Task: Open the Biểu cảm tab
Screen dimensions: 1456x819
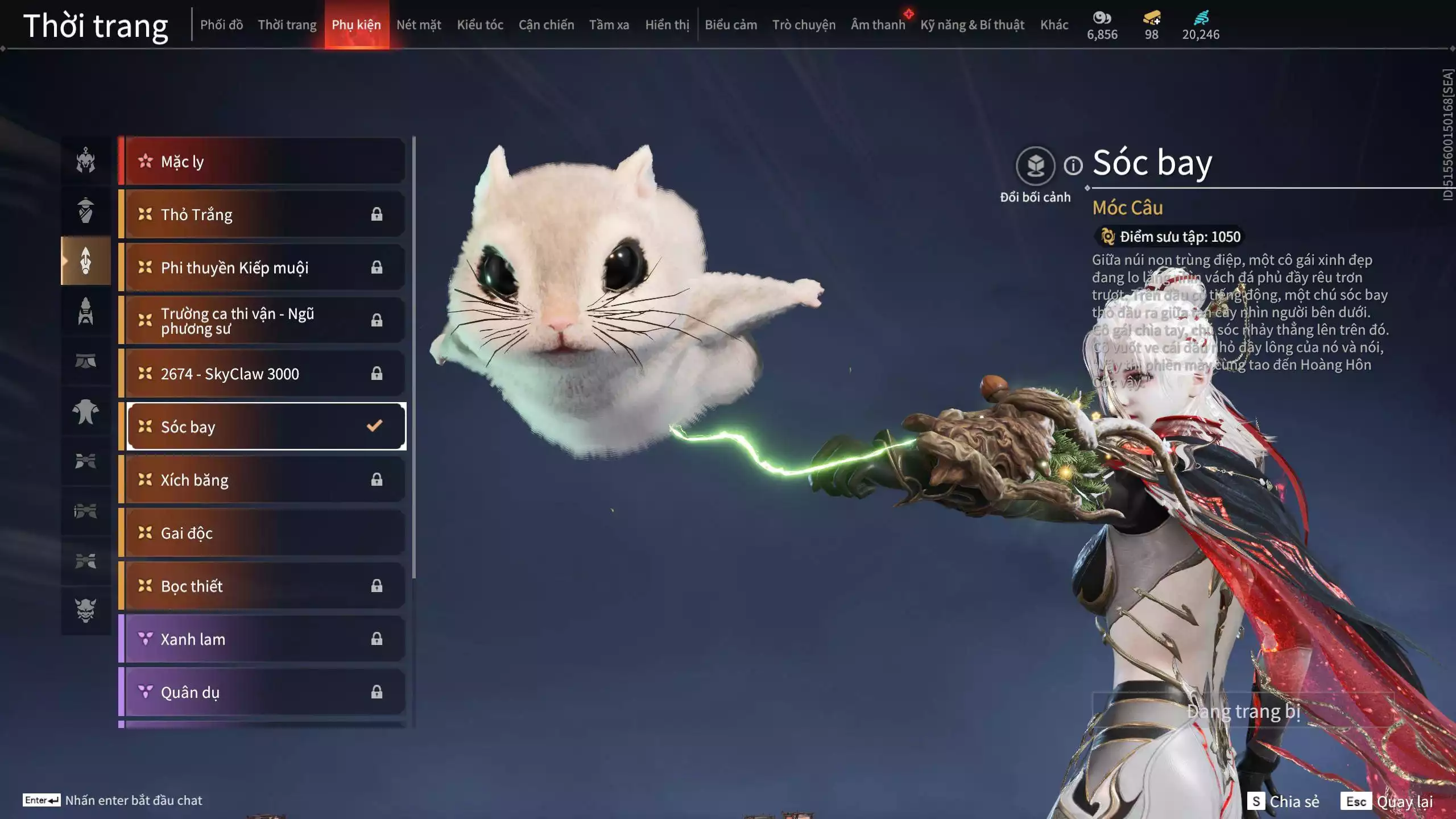Action: pos(731,25)
